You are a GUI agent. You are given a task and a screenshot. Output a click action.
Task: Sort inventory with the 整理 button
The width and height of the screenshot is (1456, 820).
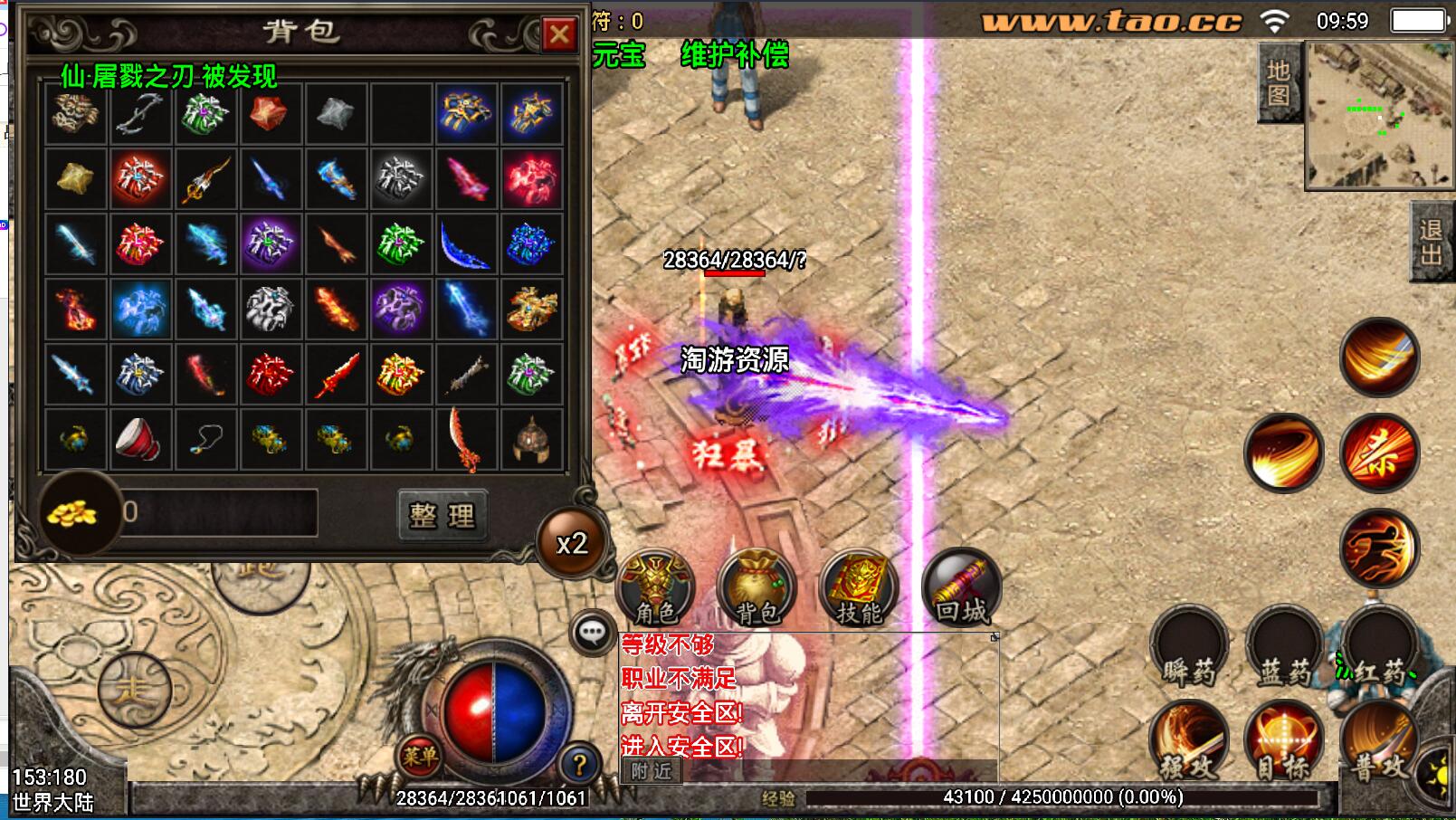443,515
